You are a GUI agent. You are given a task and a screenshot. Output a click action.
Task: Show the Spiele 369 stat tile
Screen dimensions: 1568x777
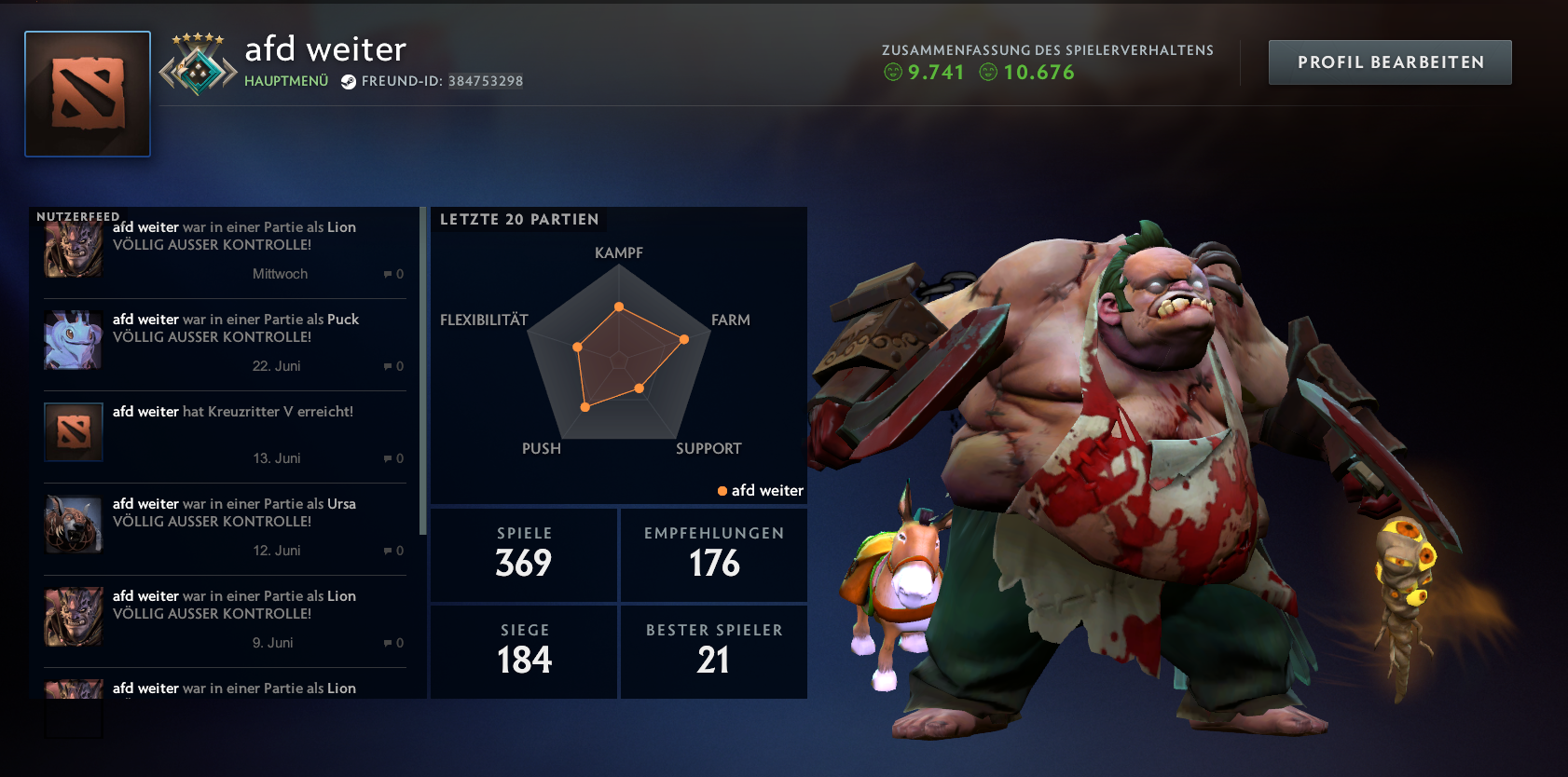tap(524, 554)
